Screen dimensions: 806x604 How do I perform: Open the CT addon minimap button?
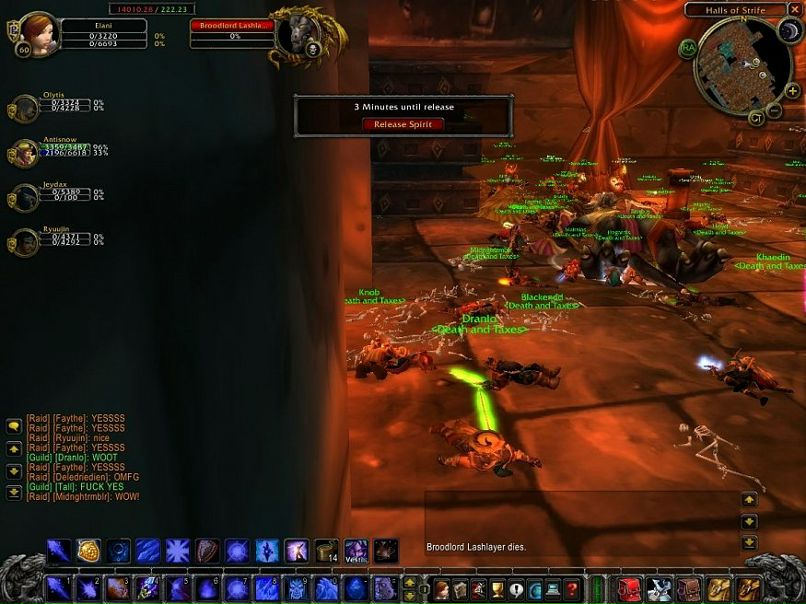757,118
